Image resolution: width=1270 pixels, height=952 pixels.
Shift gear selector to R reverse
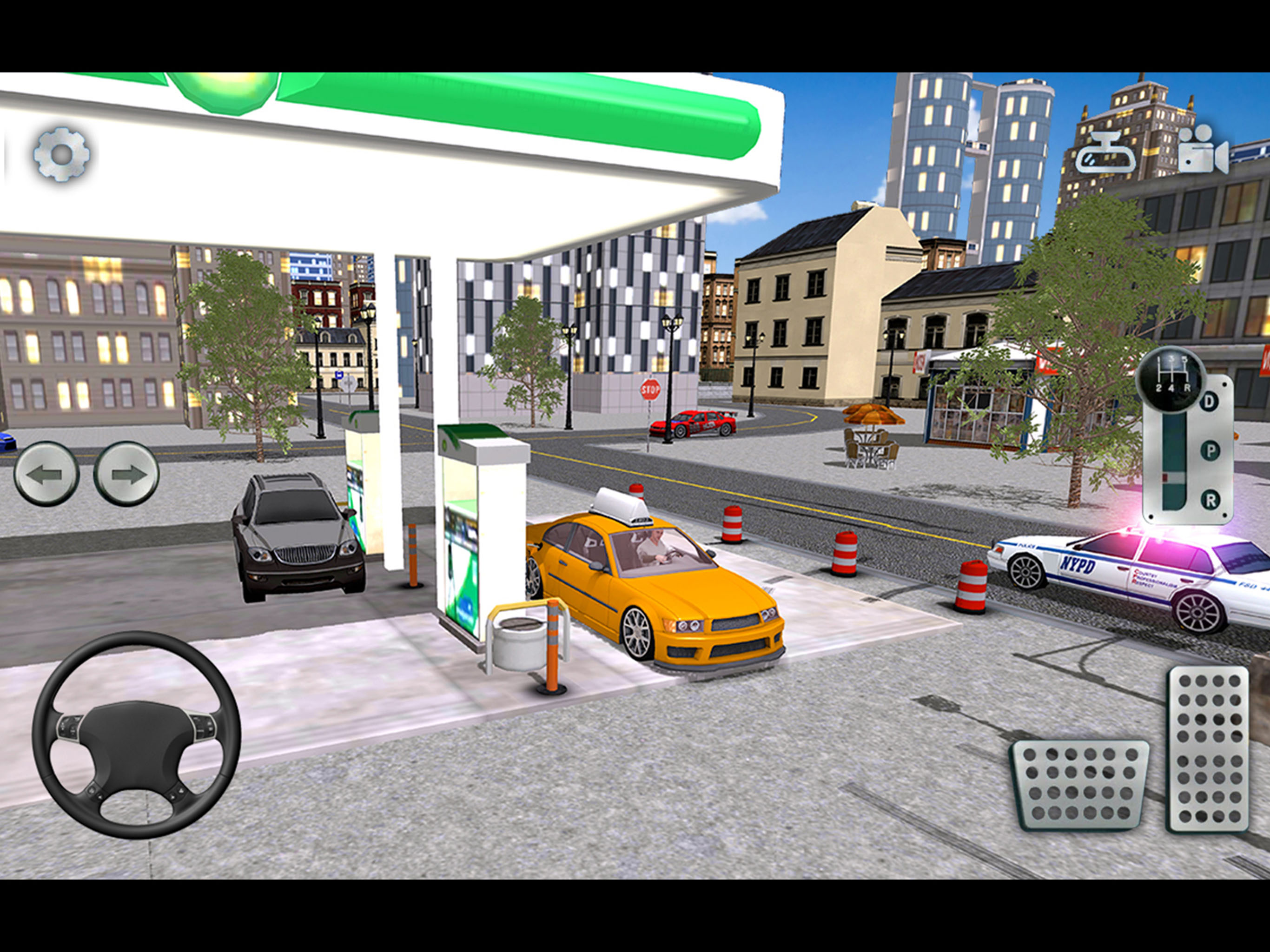(x=1210, y=500)
